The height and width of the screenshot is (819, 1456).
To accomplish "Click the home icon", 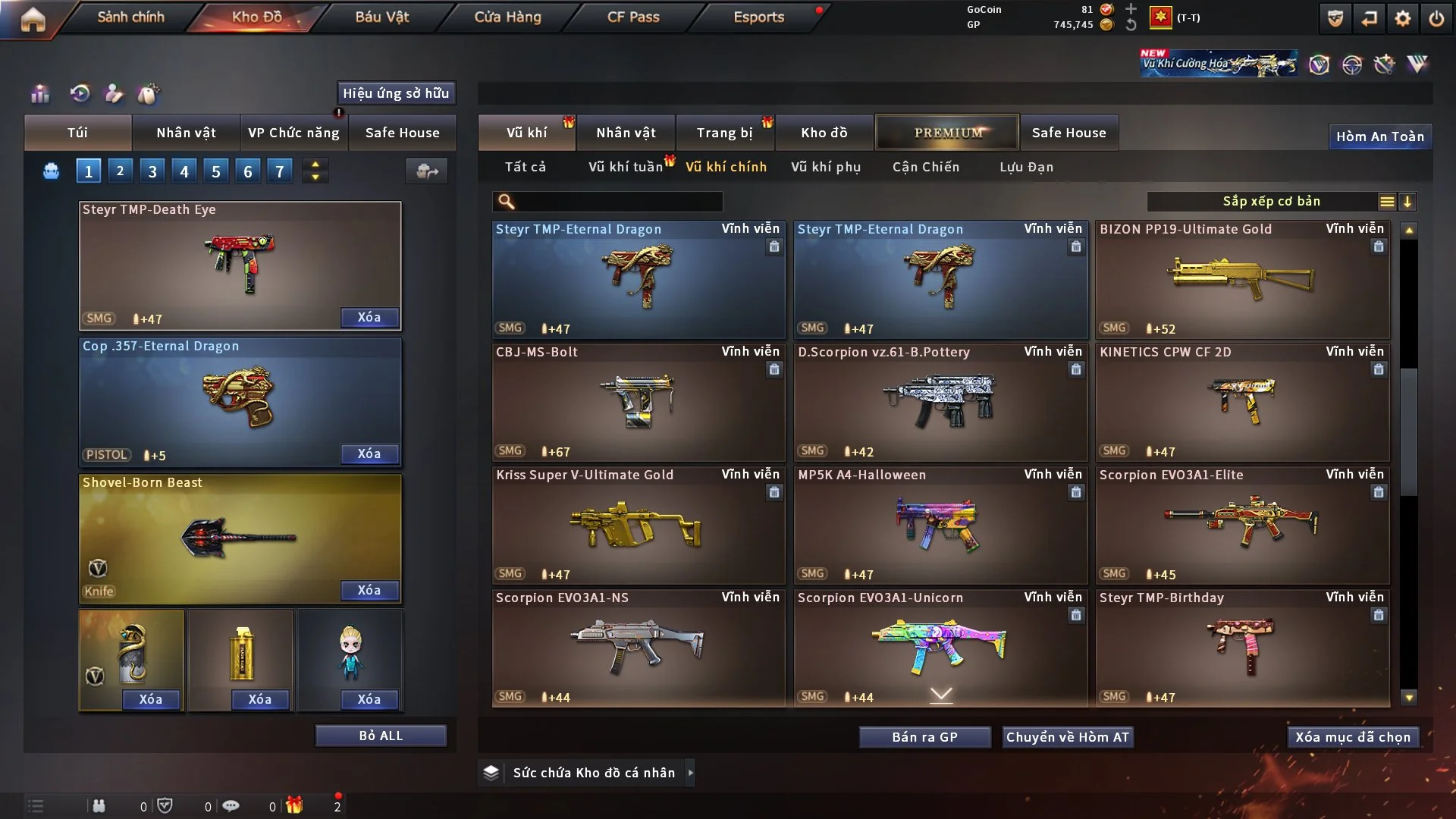I will (33, 19).
